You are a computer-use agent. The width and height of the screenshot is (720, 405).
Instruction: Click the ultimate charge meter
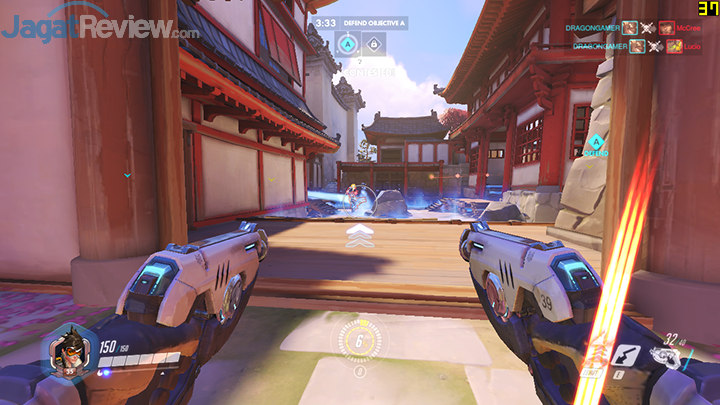pyautogui.click(x=359, y=340)
